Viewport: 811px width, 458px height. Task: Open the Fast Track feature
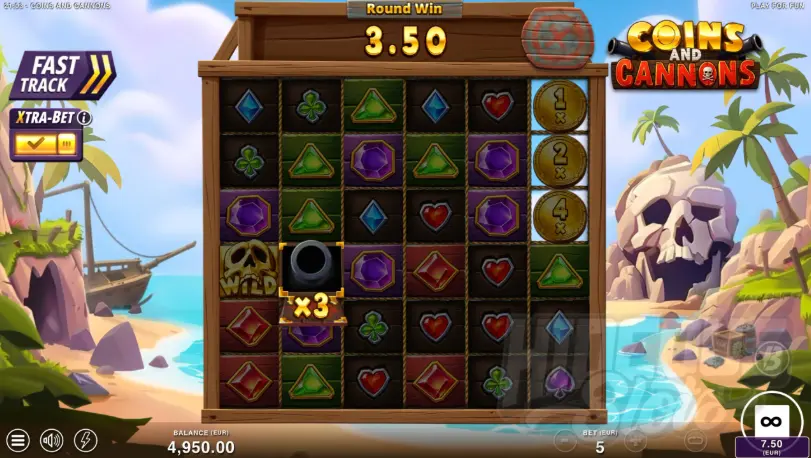(x=62, y=76)
